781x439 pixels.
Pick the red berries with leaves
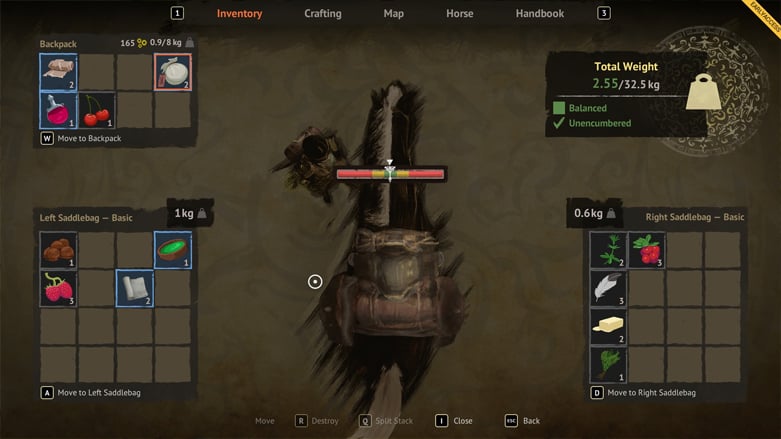646,250
